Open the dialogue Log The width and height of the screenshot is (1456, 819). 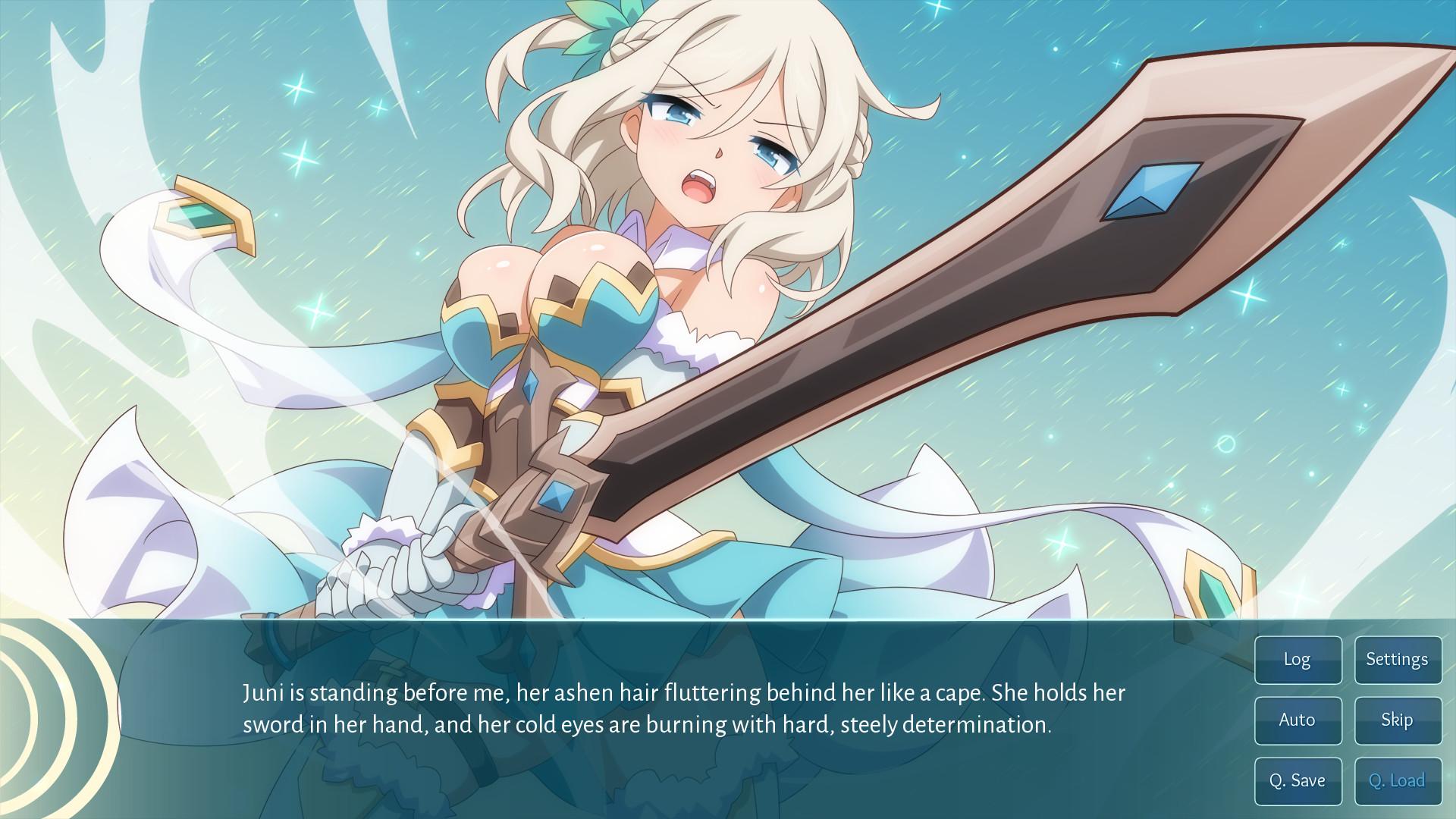(1298, 660)
